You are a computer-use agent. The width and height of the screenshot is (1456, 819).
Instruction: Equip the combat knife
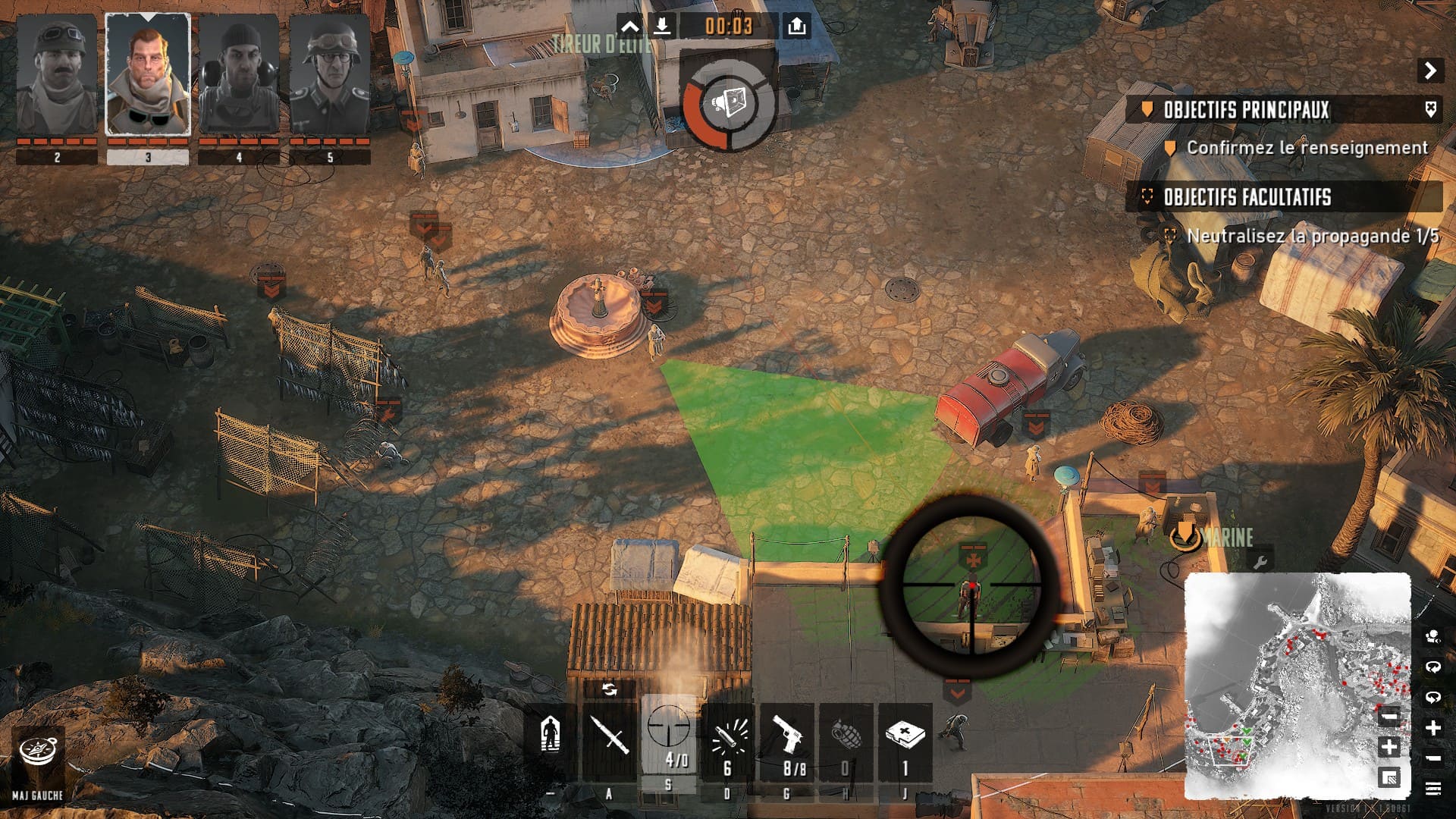pyautogui.click(x=610, y=736)
